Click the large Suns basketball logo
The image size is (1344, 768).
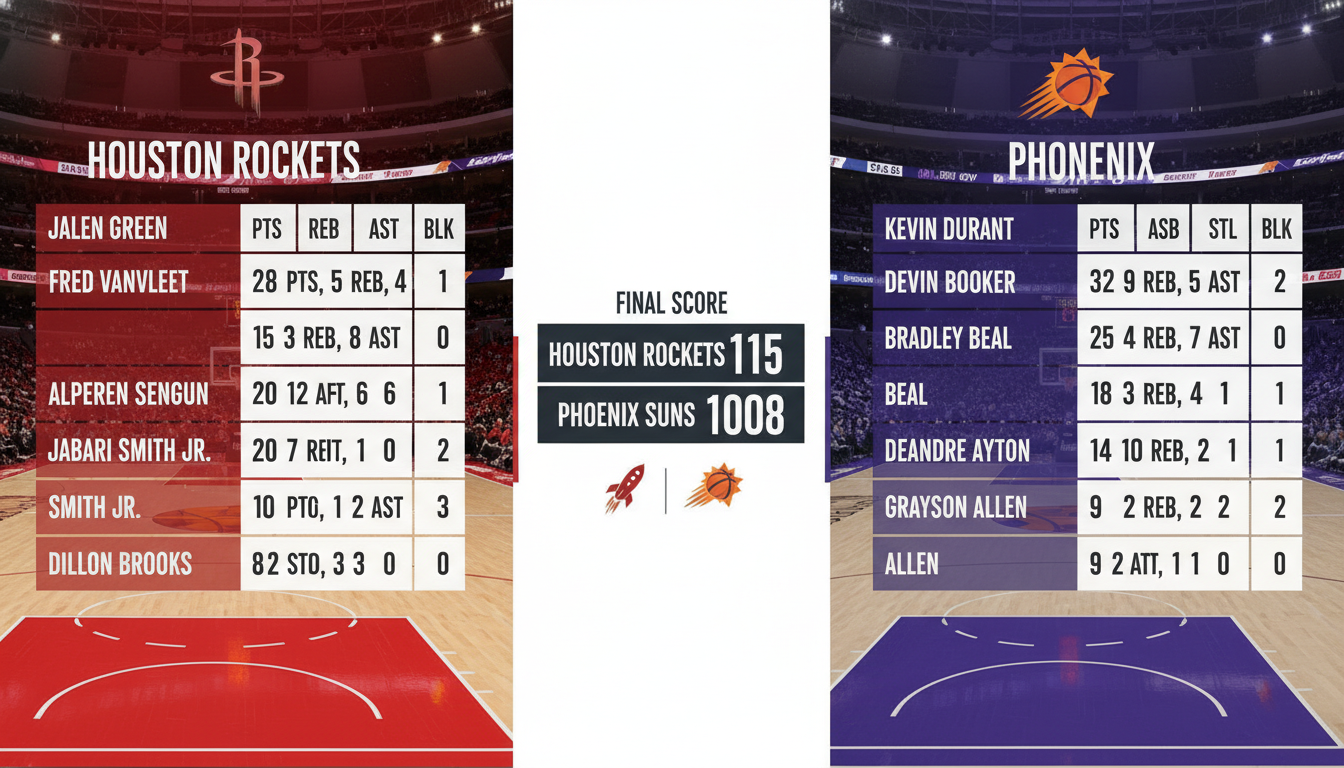point(1068,84)
